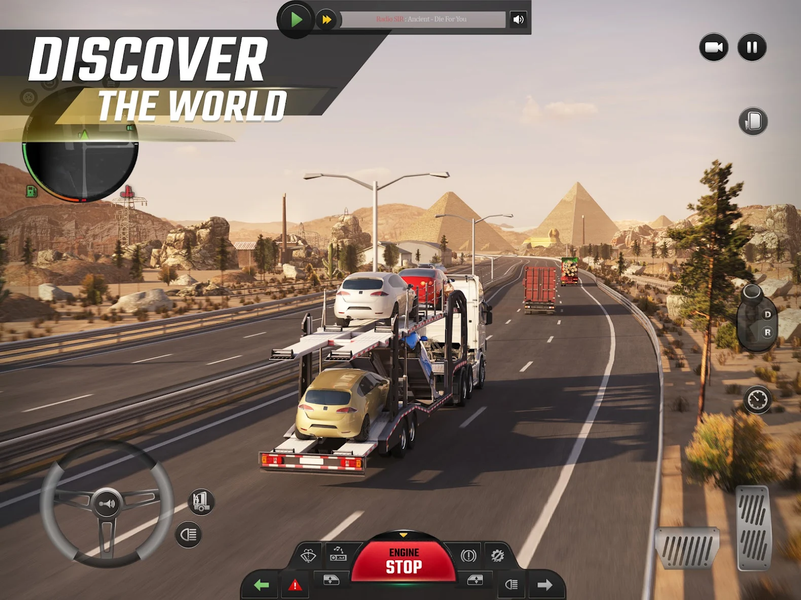Open the minimap
Viewport: 801px width, 600px height.
click(x=80, y=153)
